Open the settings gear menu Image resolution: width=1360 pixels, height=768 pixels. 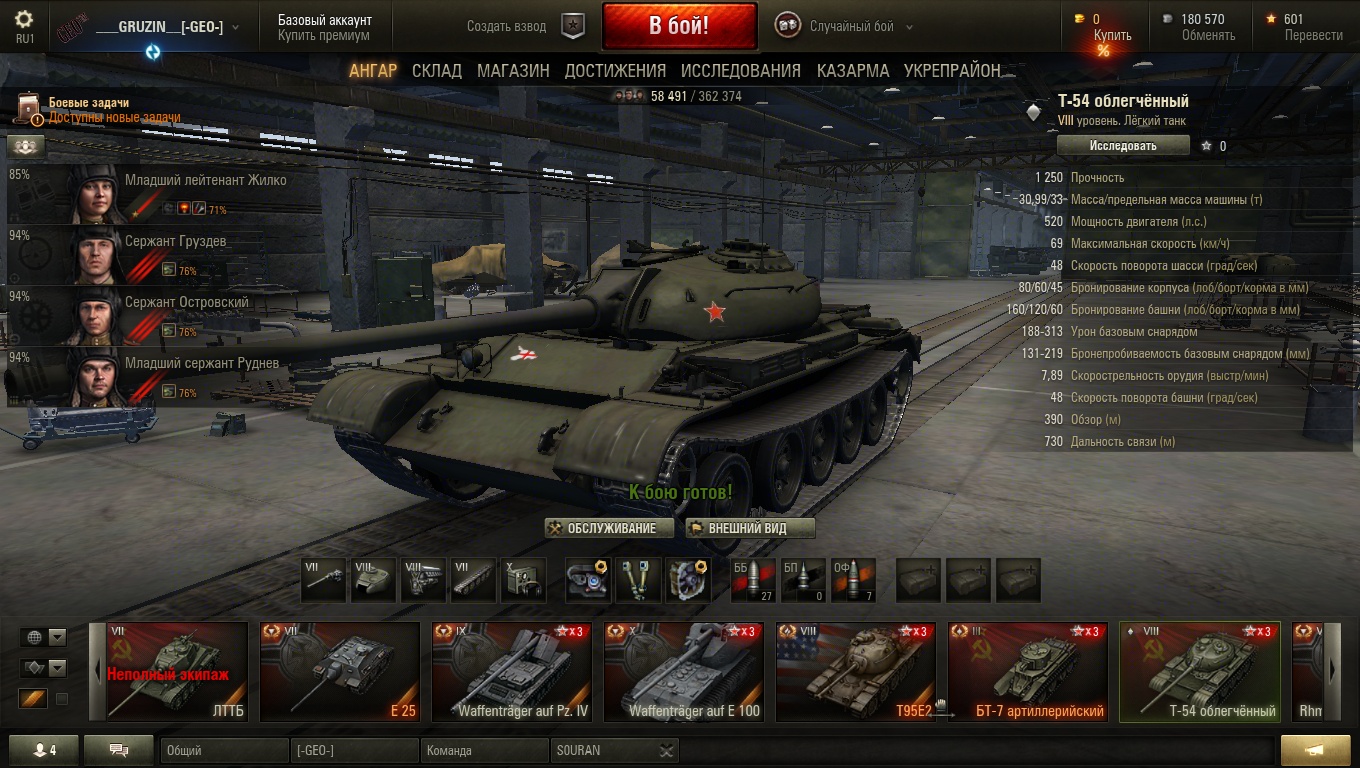[24, 19]
